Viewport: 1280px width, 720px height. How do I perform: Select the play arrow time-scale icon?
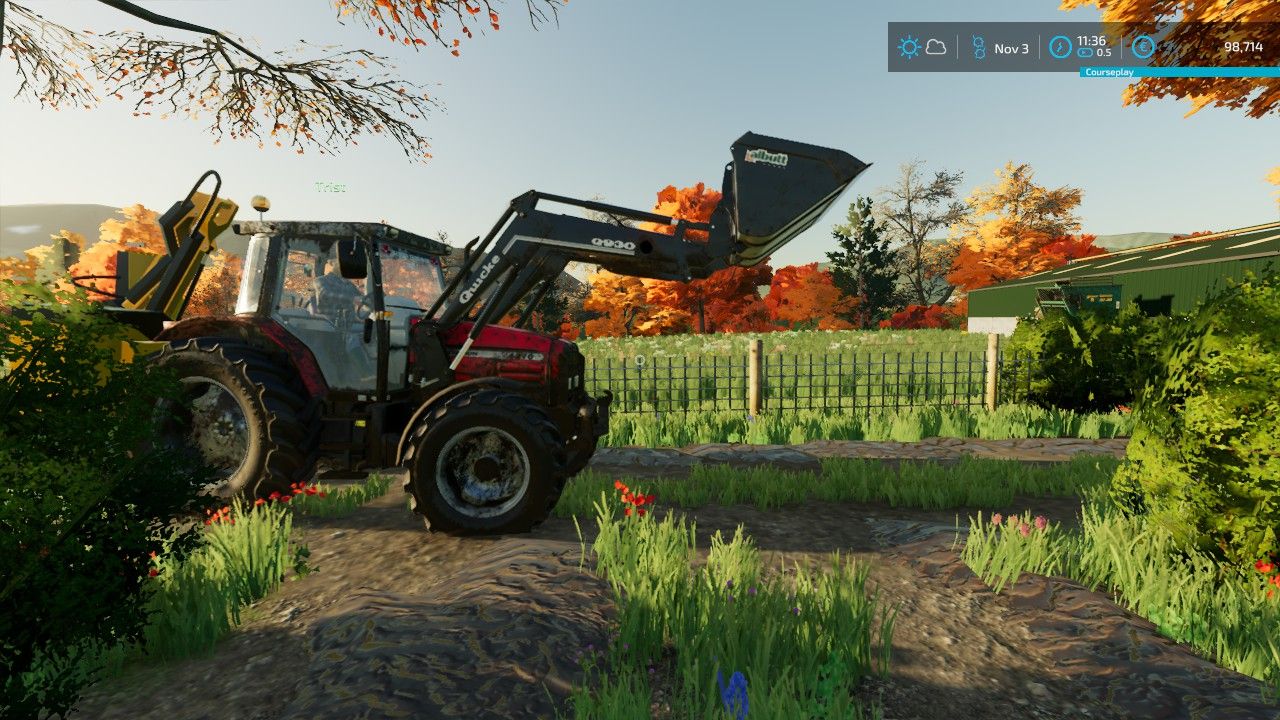[1085, 51]
